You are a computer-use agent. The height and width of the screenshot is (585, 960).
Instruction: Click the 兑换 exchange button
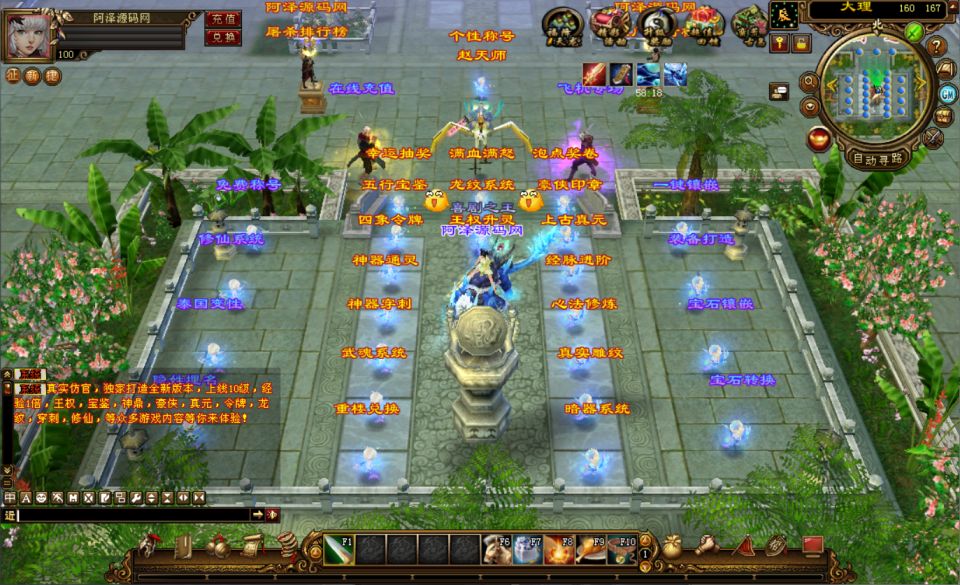(222, 38)
